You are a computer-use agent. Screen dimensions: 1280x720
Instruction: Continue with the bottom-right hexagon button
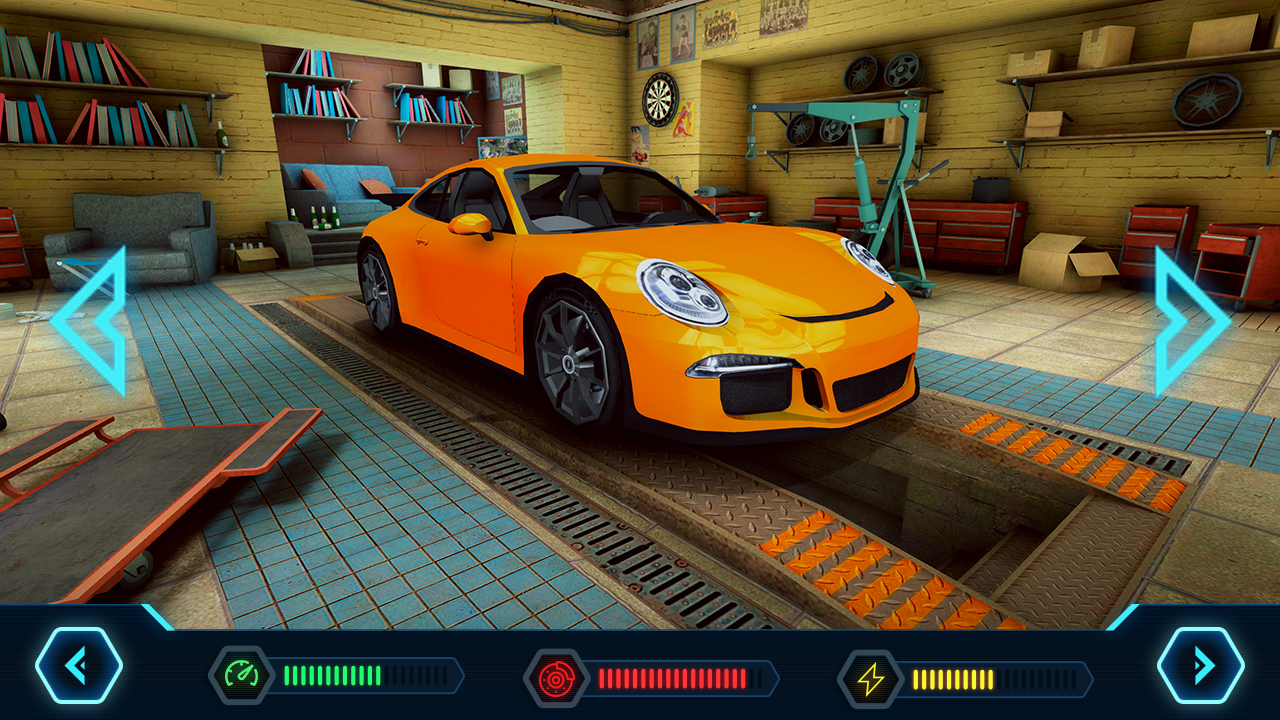point(1201,665)
